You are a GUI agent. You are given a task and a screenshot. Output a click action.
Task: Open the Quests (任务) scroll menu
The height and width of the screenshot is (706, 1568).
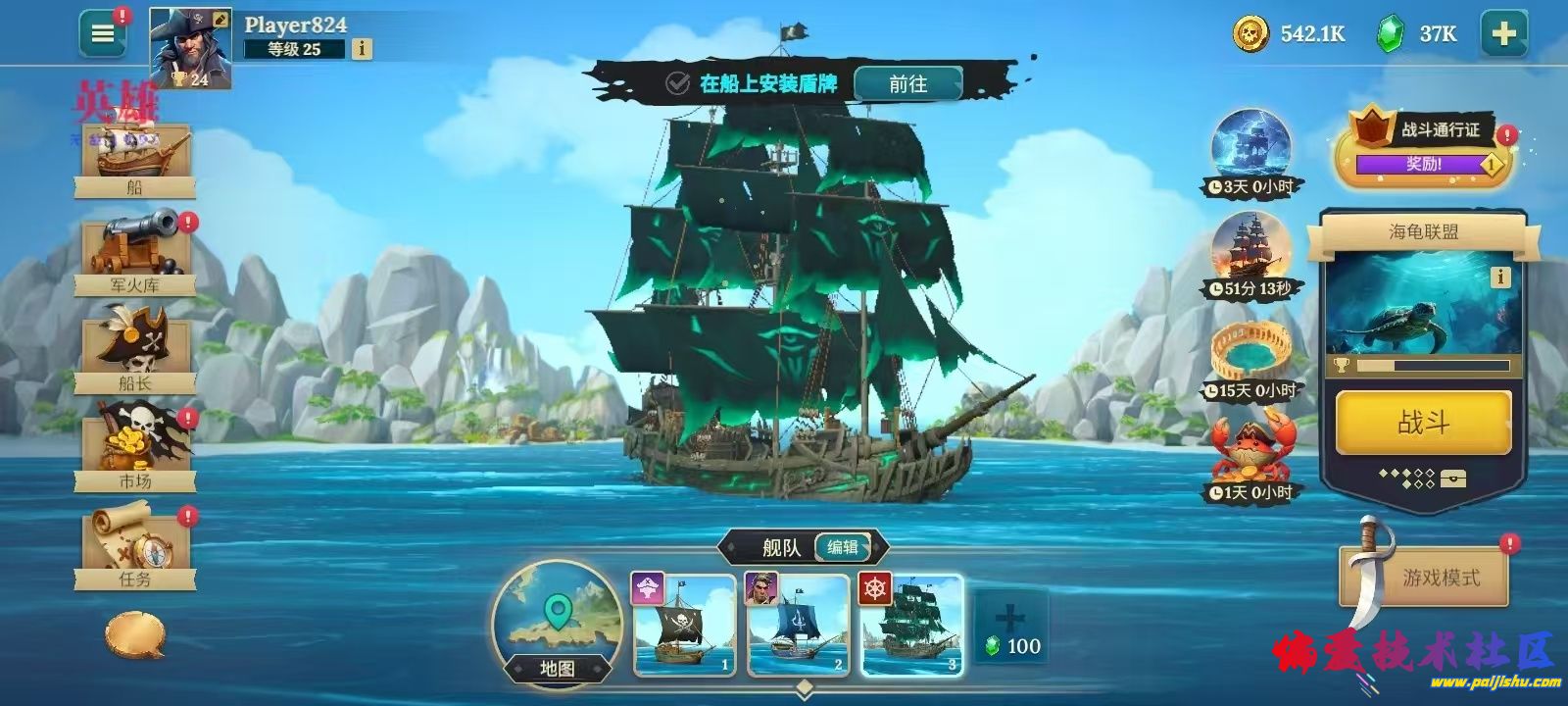tap(135, 547)
